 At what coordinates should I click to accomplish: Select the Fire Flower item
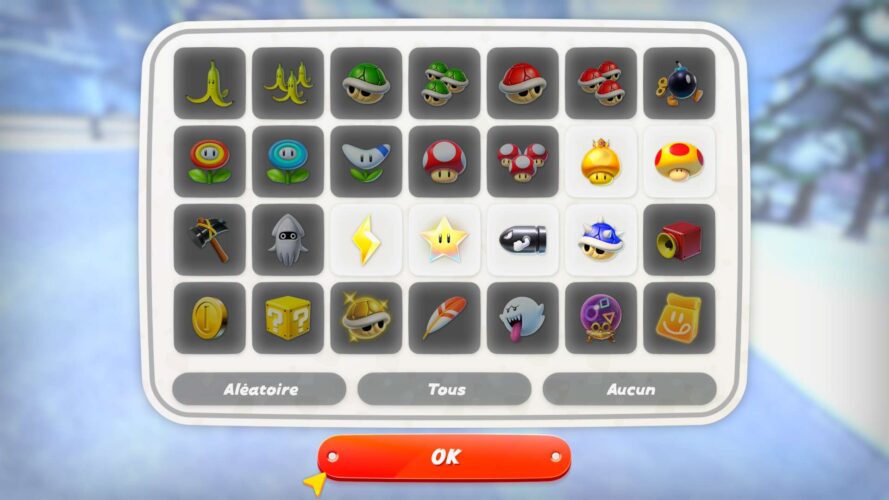click(x=209, y=161)
